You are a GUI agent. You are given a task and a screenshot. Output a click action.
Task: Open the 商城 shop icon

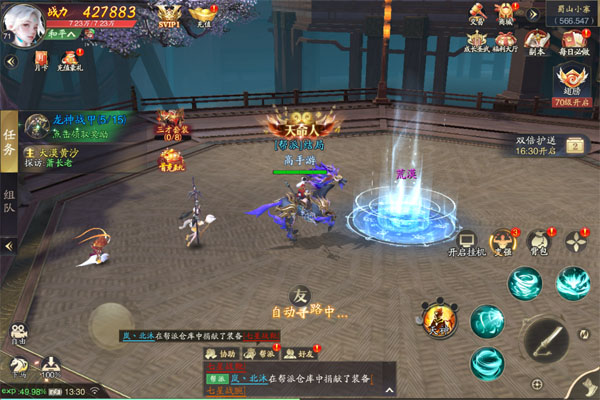(x=506, y=13)
